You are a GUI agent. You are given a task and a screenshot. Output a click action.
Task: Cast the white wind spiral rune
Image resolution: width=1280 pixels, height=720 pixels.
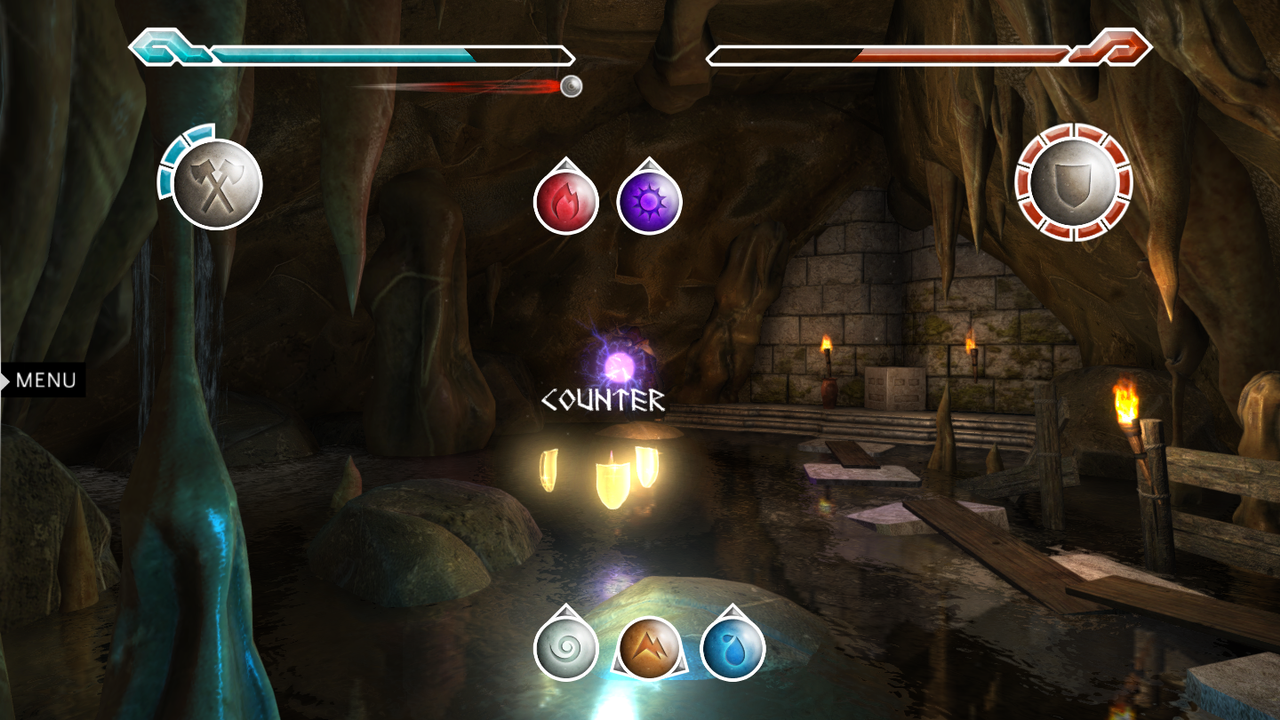click(x=566, y=648)
